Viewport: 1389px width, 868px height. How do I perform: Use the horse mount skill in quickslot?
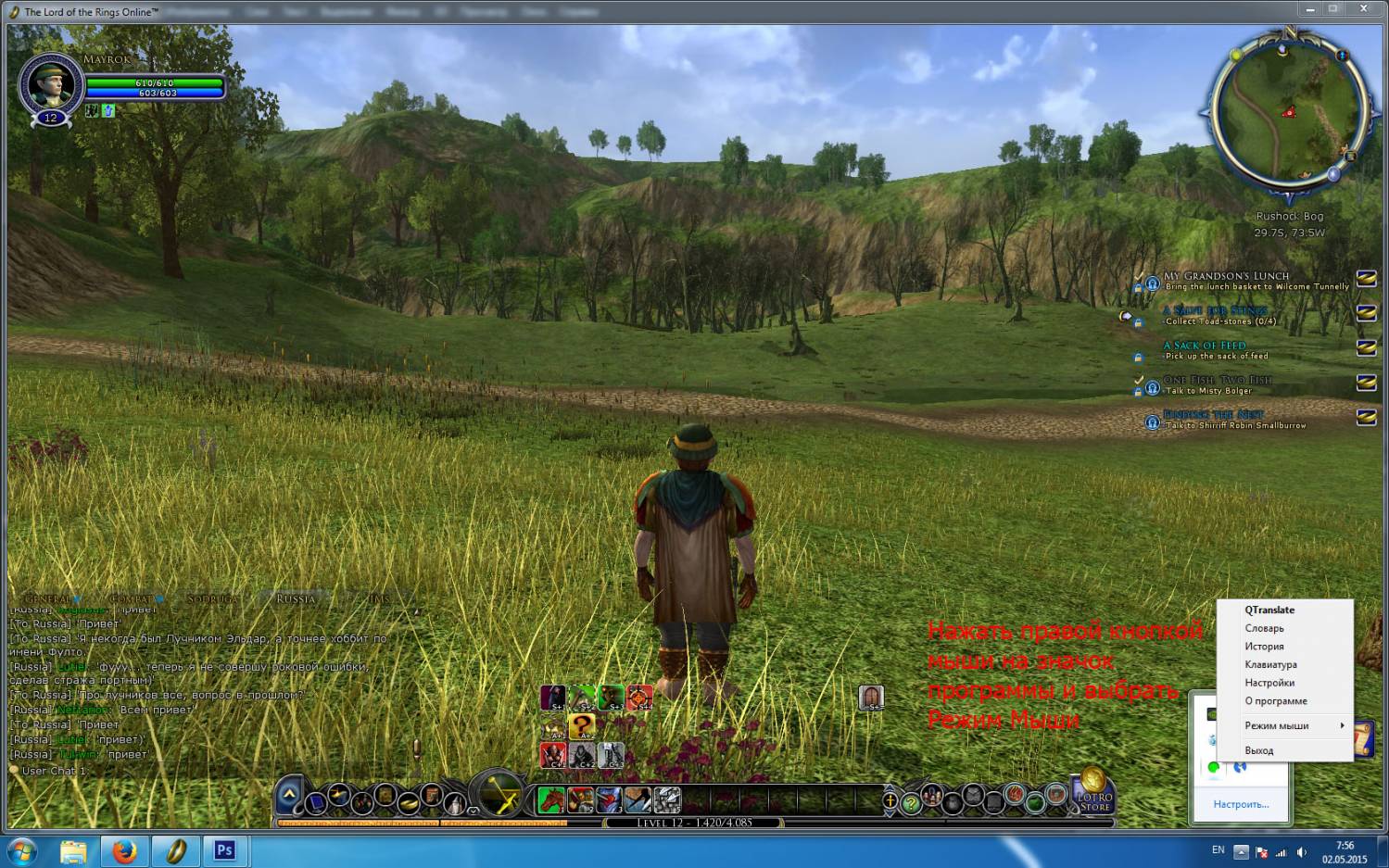click(551, 799)
